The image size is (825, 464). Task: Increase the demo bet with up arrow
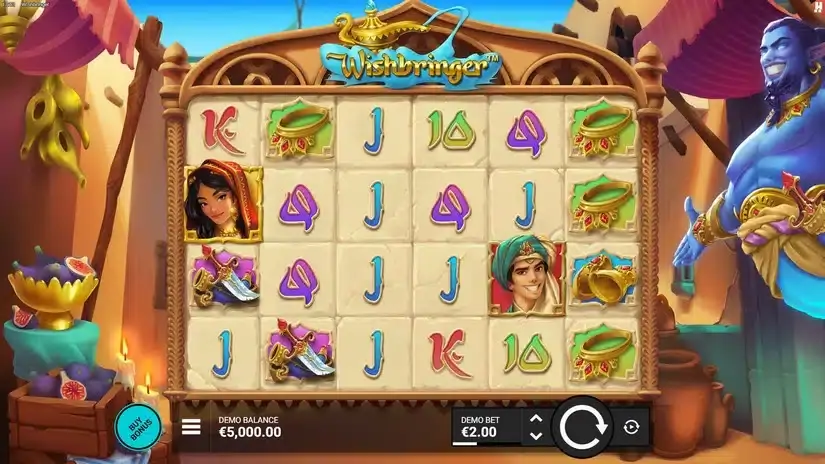[535, 419]
